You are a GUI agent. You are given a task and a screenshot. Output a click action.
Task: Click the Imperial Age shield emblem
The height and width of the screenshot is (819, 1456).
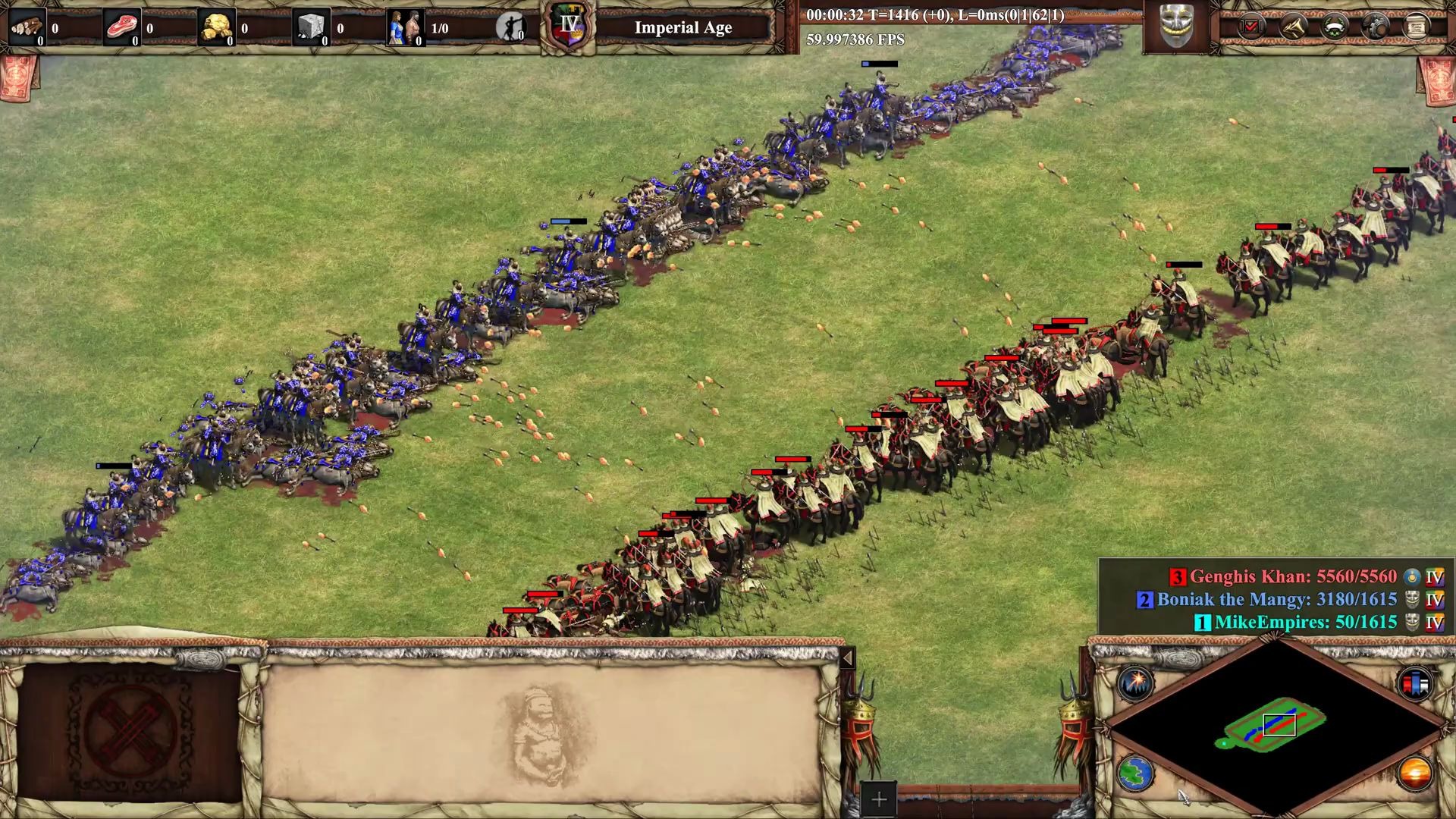coord(570,27)
